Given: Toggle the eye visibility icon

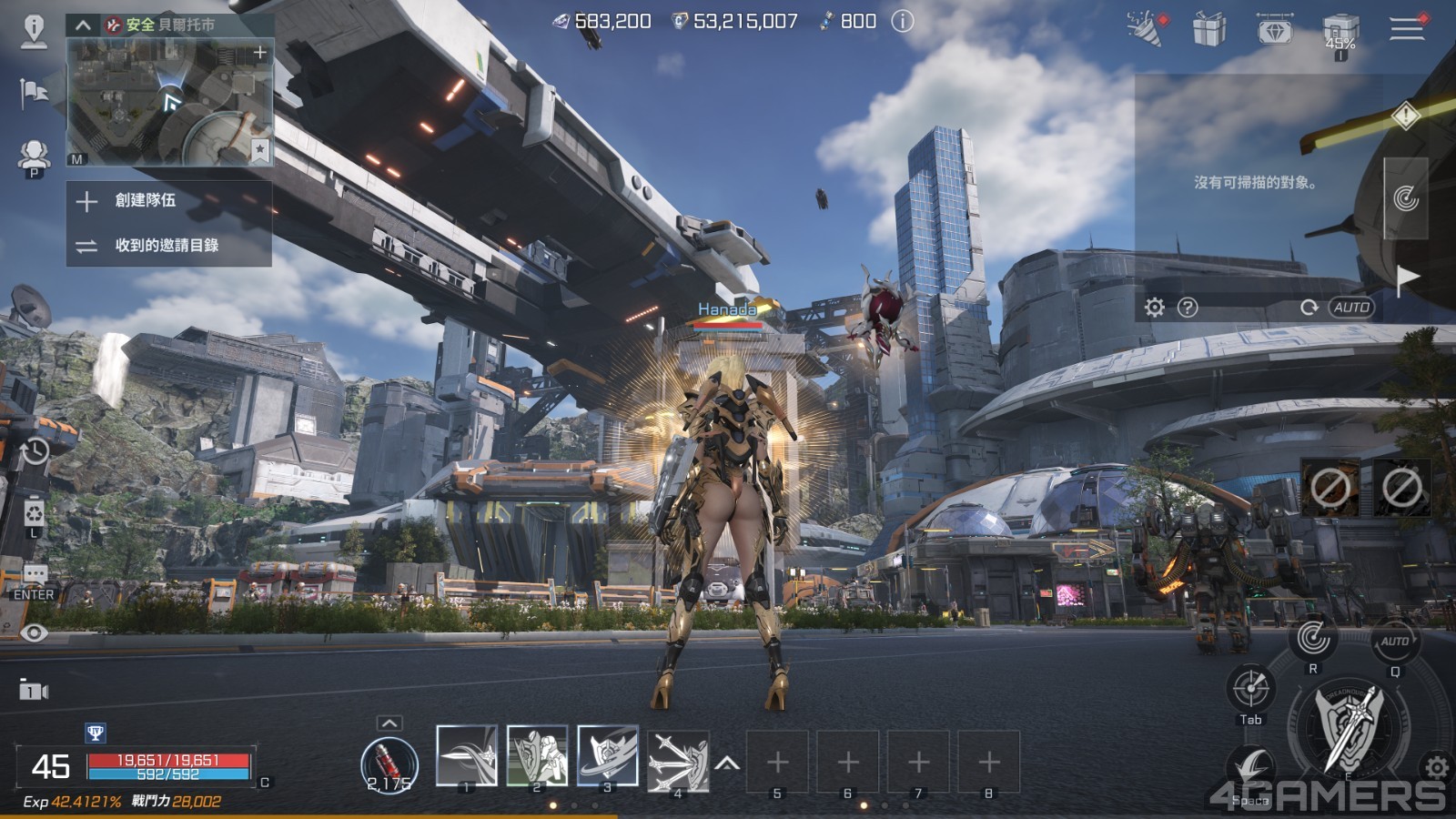Looking at the screenshot, I should click(x=35, y=633).
